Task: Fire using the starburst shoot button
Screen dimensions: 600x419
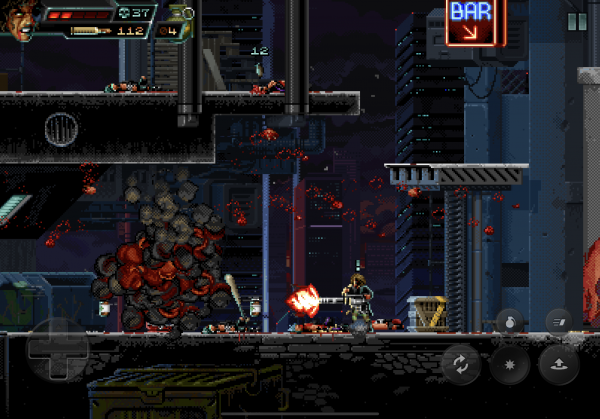Action: click(509, 363)
